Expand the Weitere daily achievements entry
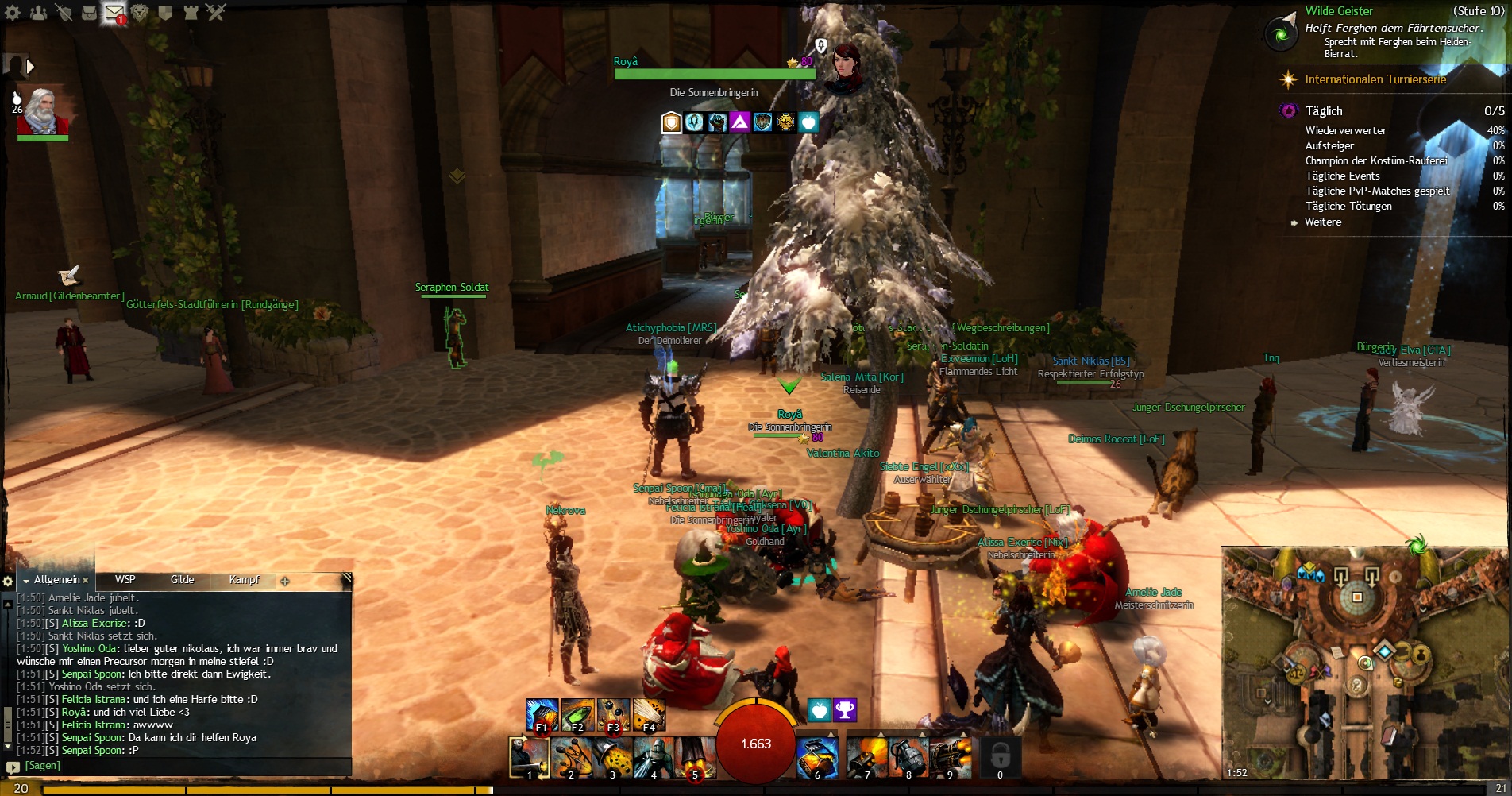Viewport: 1512px width, 796px height. (x=1323, y=222)
